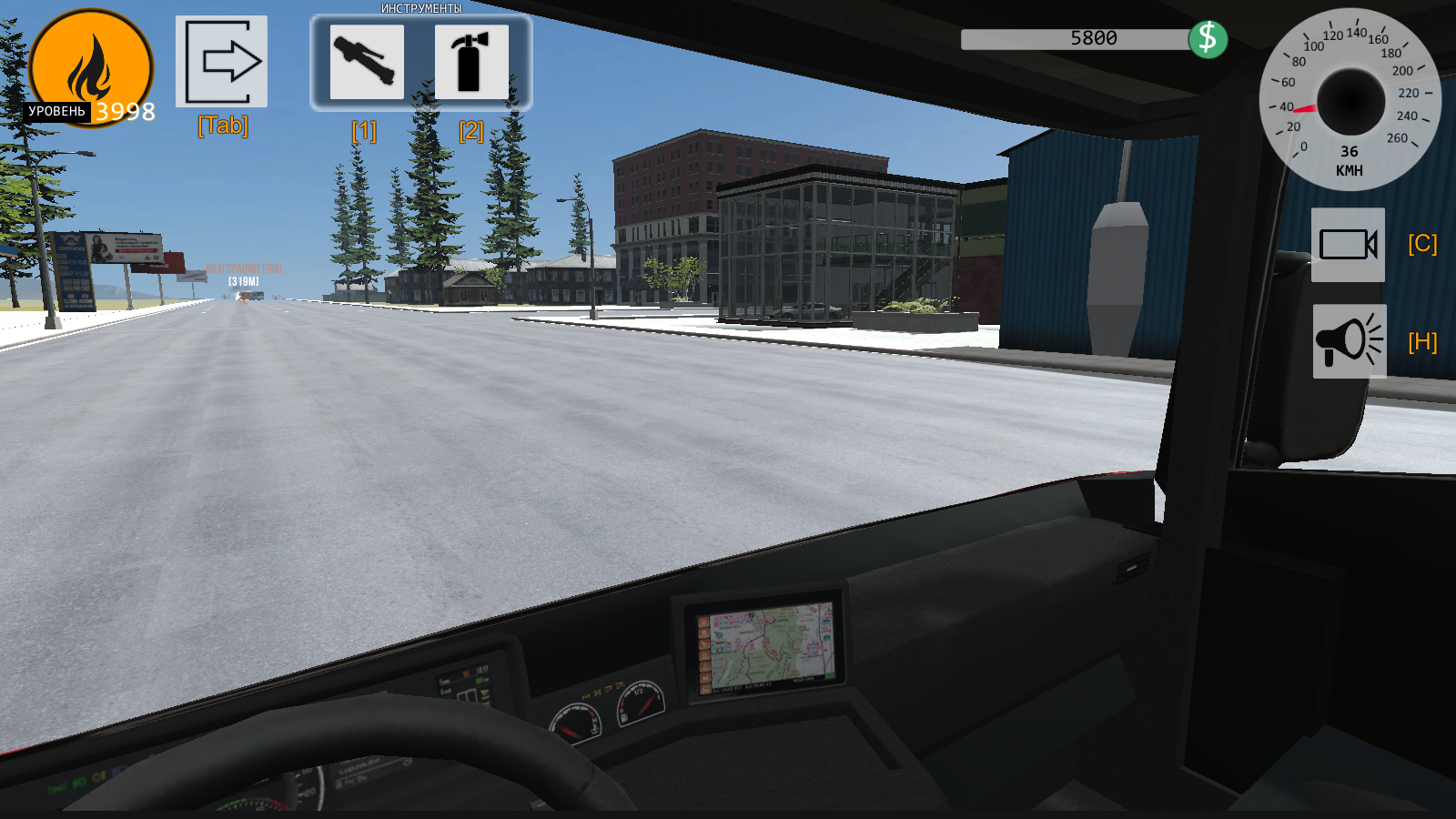Click the fuel station icon on GPS sidebar
This screenshot has height=819, width=1456.
click(703, 665)
